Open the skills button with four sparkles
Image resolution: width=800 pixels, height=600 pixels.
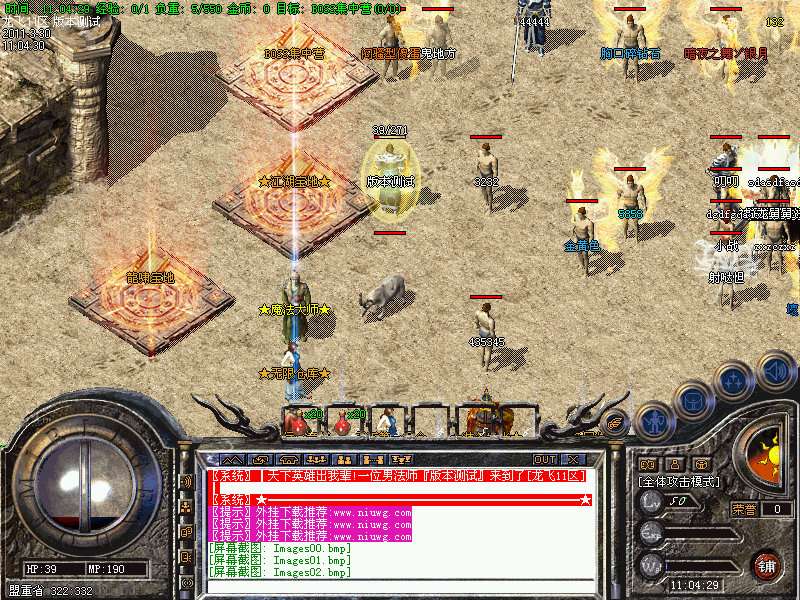tap(734, 383)
